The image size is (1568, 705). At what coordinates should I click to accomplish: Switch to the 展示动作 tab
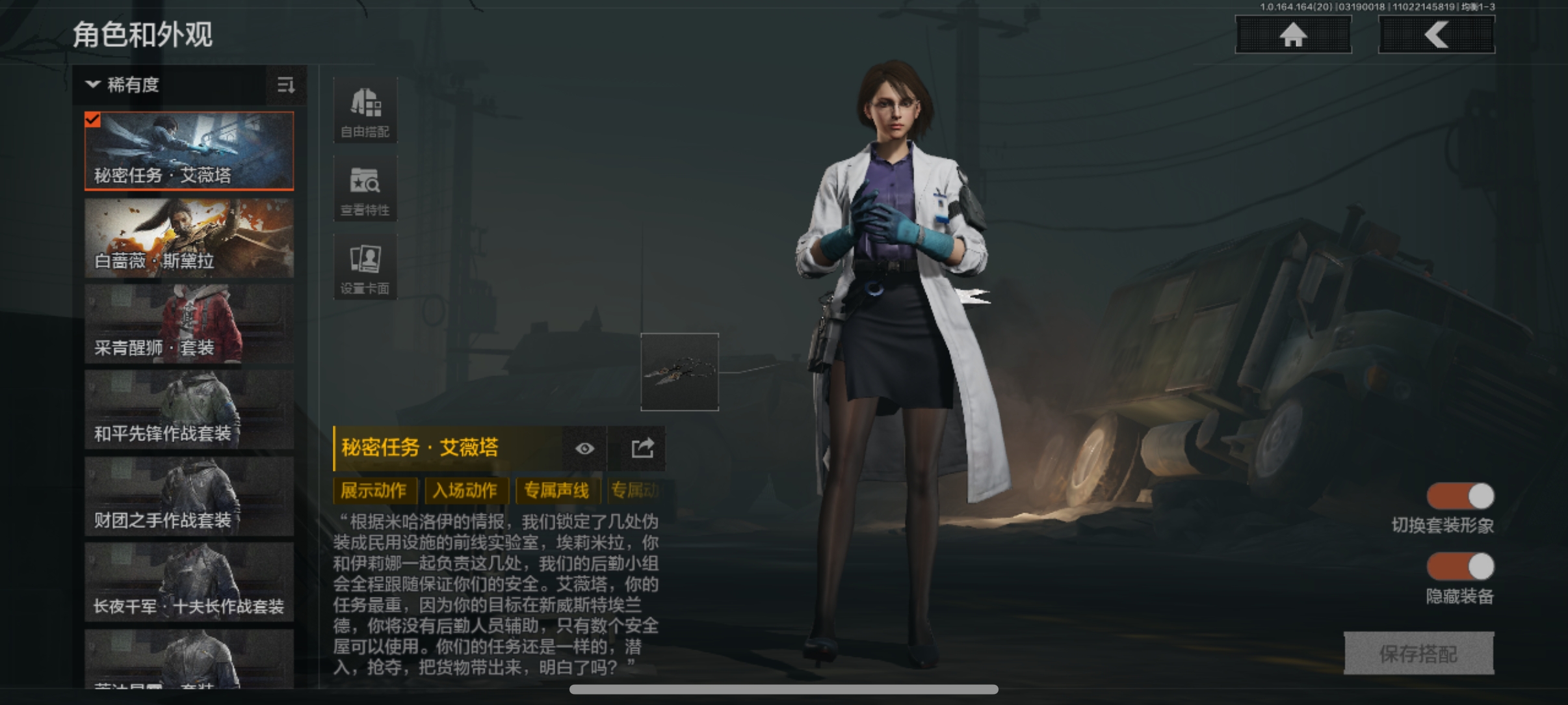pos(375,491)
